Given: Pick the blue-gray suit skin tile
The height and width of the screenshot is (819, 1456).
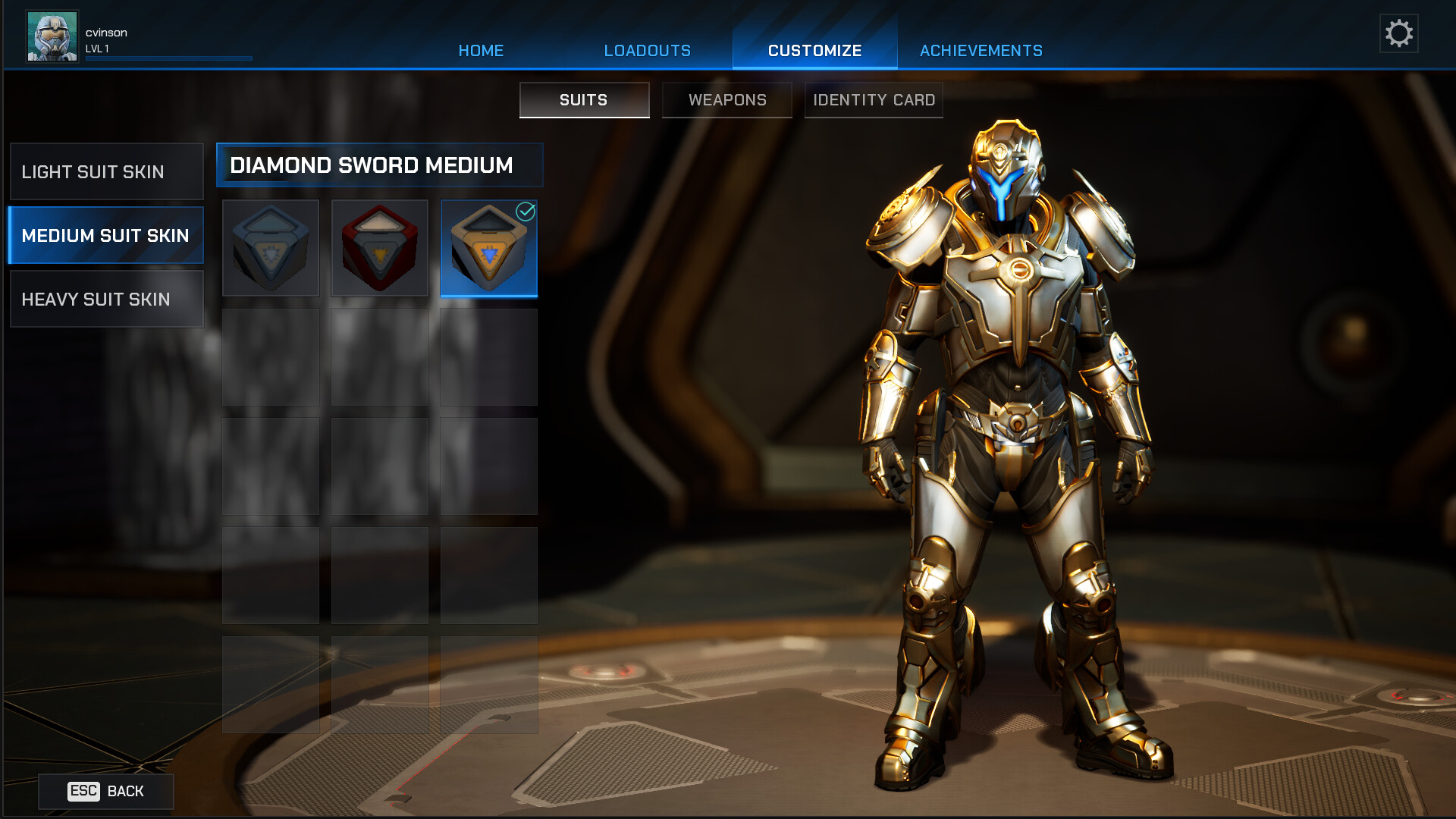Looking at the screenshot, I should click(271, 249).
